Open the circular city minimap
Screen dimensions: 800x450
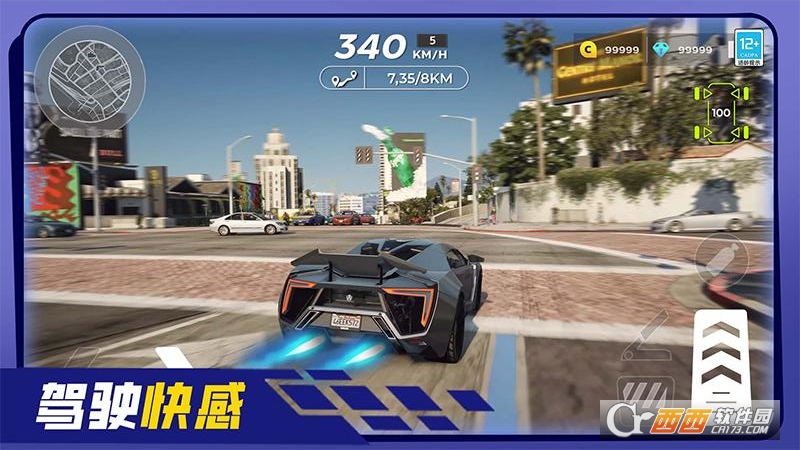pyautogui.click(x=89, y=81)
